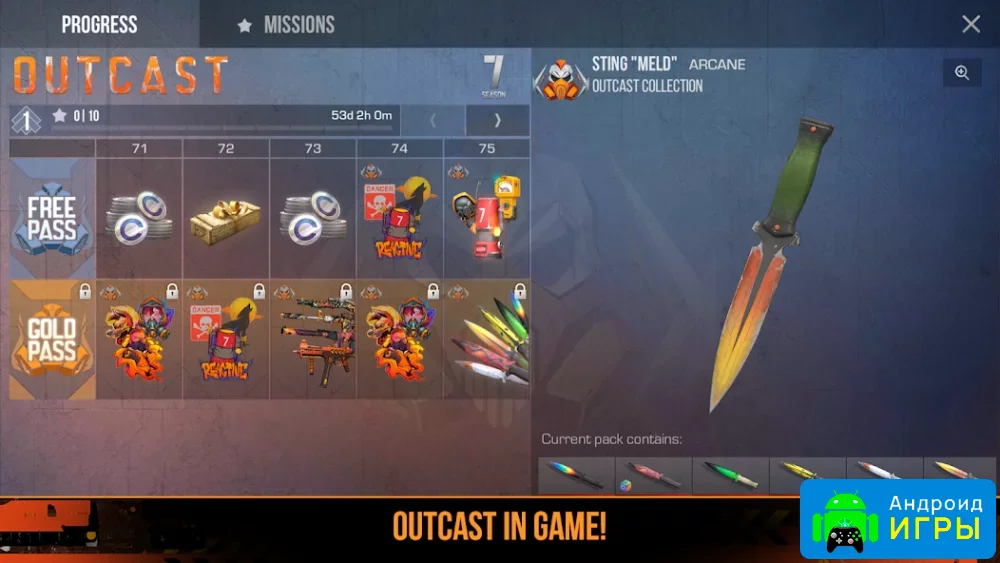Select the level 75 free dynamite charm reward
This screenshot has width=1000, height=563.
click(x=487, y=218)
